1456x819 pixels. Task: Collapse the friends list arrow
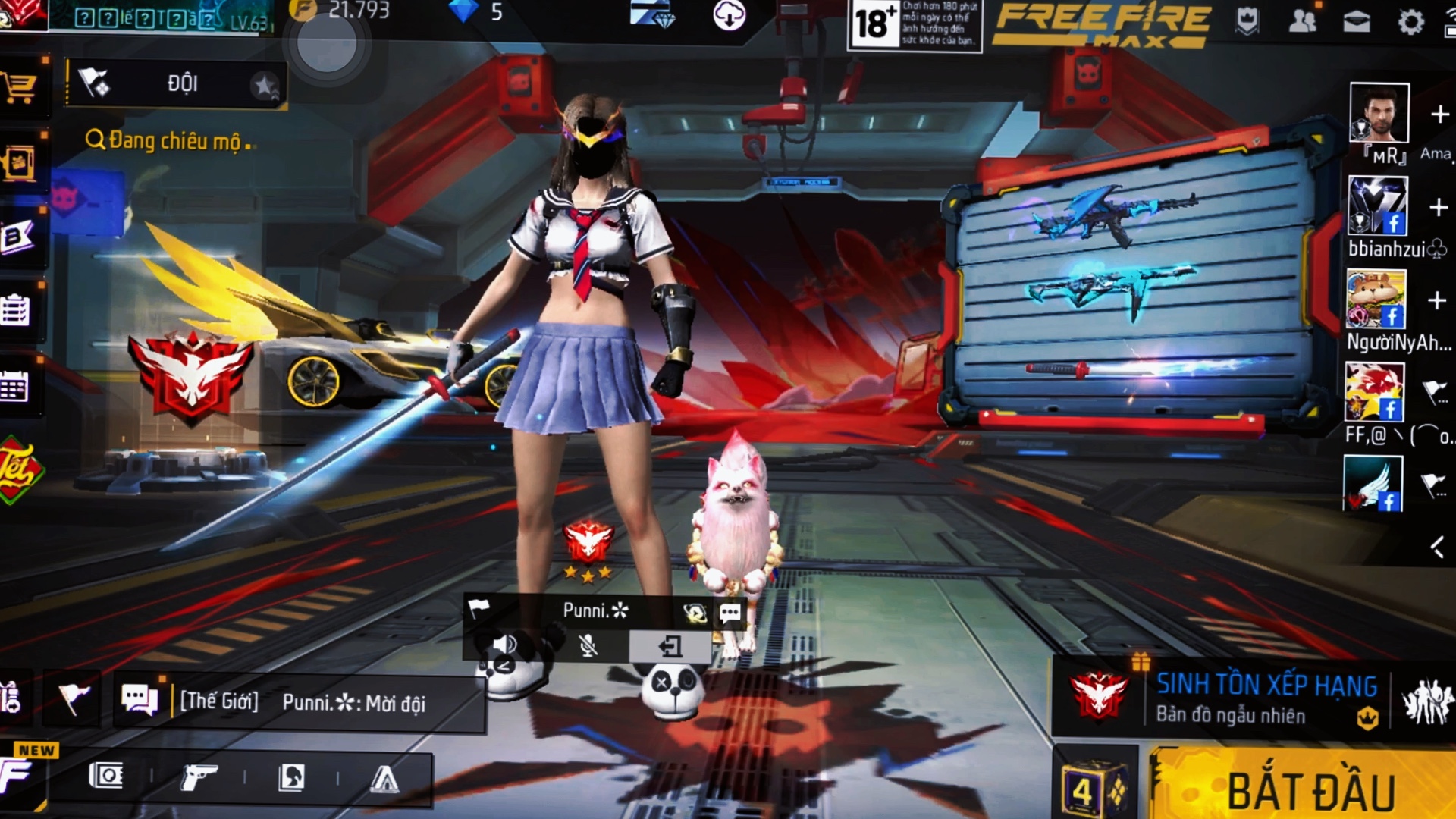click(1437, 547)
